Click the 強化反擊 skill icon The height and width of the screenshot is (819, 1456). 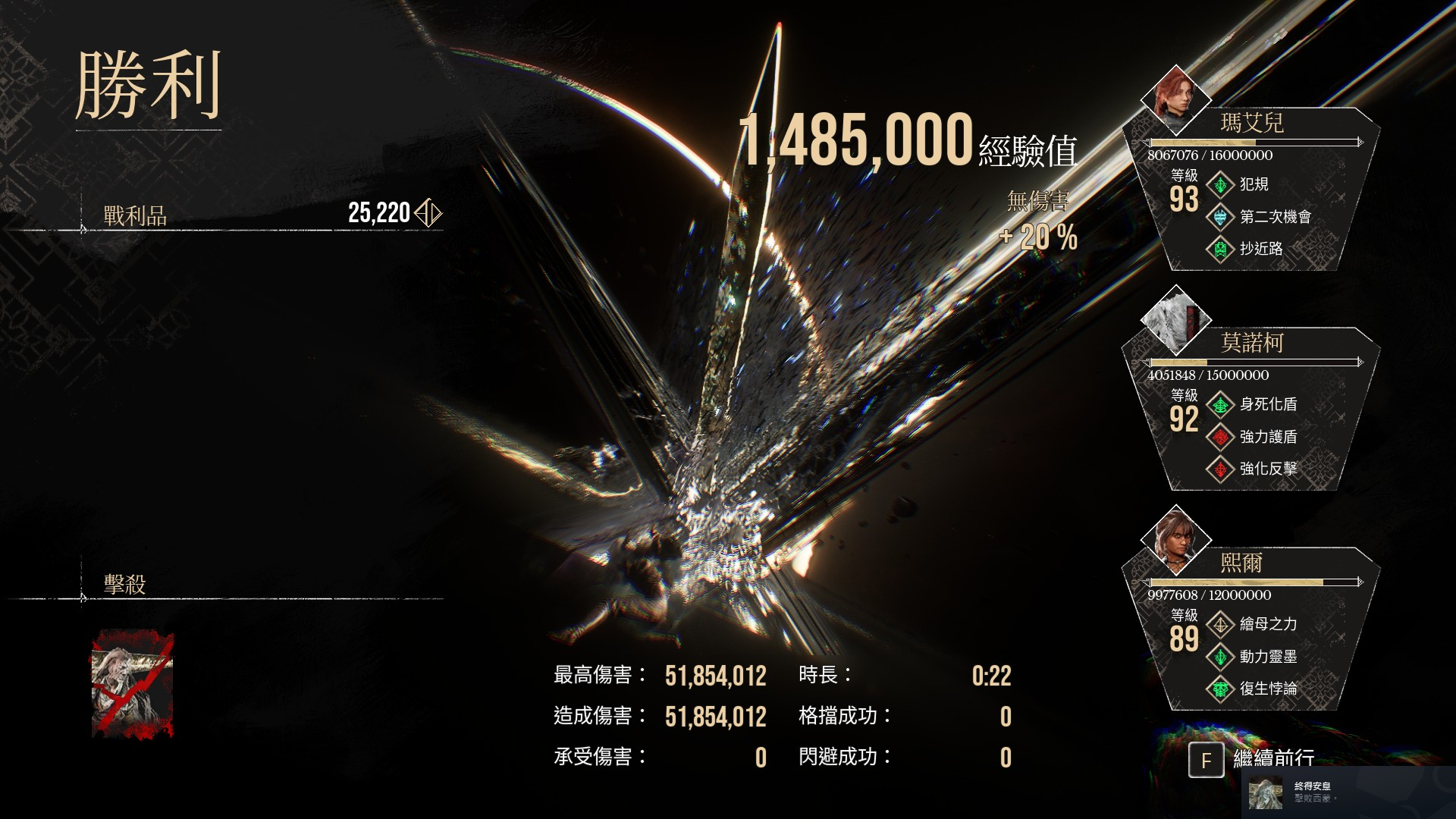coord(1220,469)
